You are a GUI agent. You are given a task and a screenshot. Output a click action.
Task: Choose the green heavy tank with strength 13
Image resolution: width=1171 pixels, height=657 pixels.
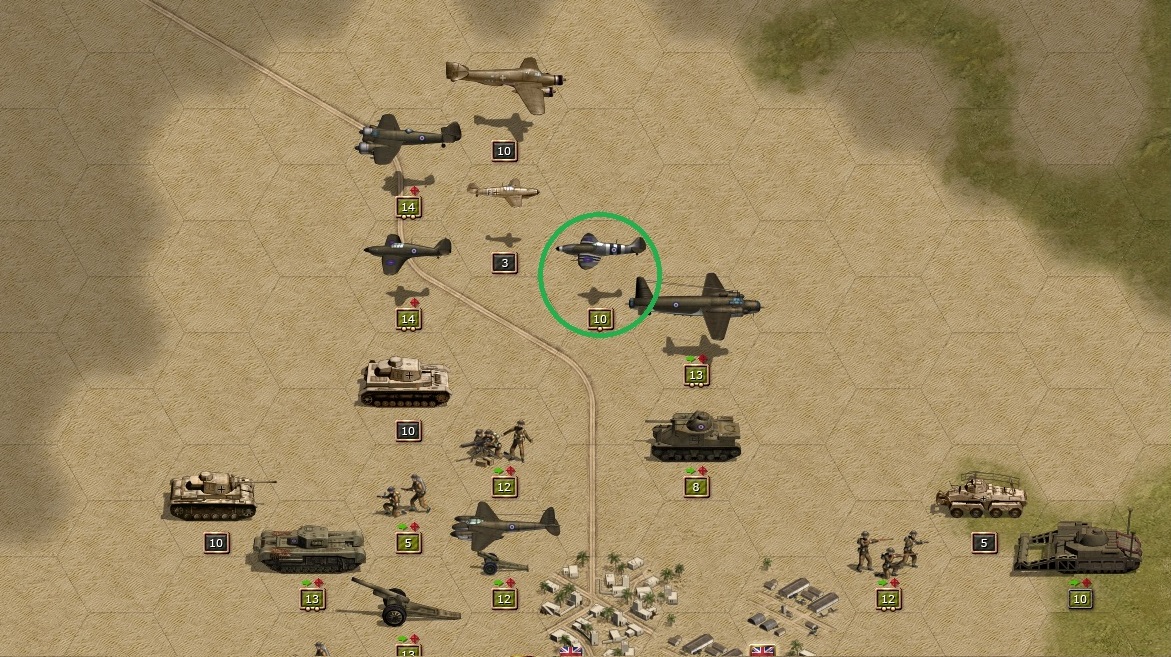pyautogui.click(x=309, y=549)
